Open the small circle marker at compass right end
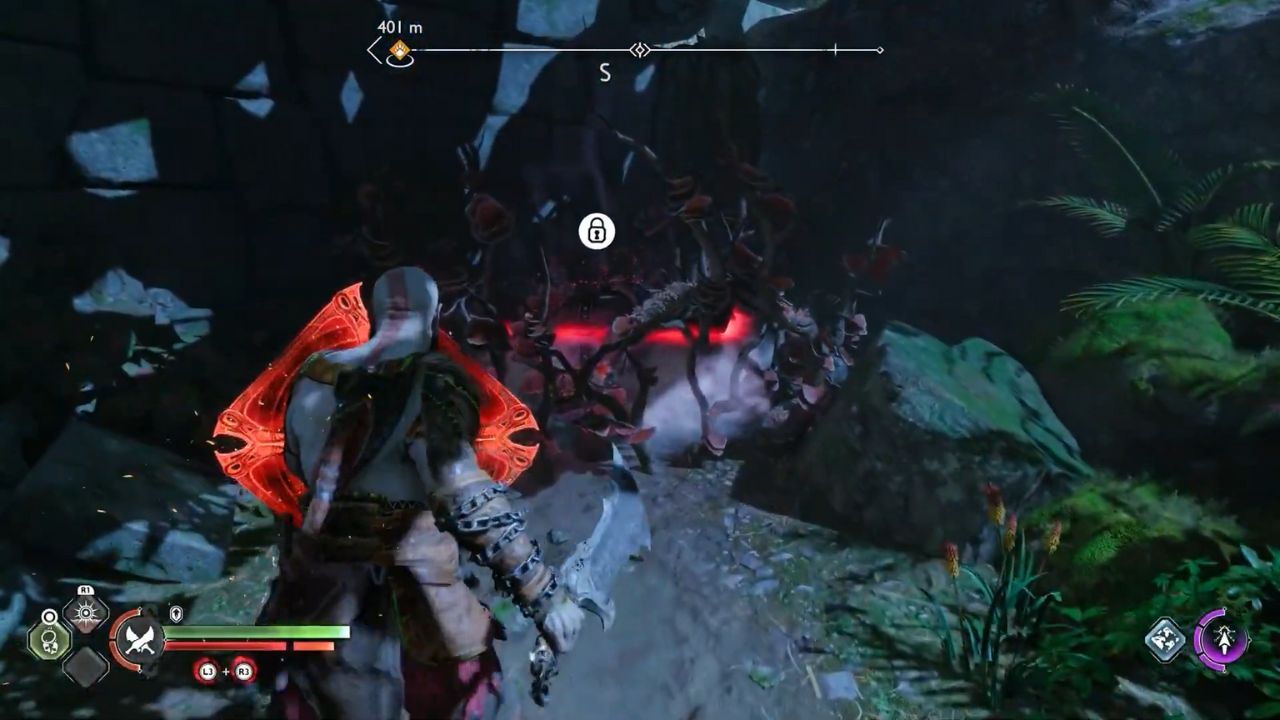Image resolution: width=1280 pixels, height=720 pixels. click(879, 49)
